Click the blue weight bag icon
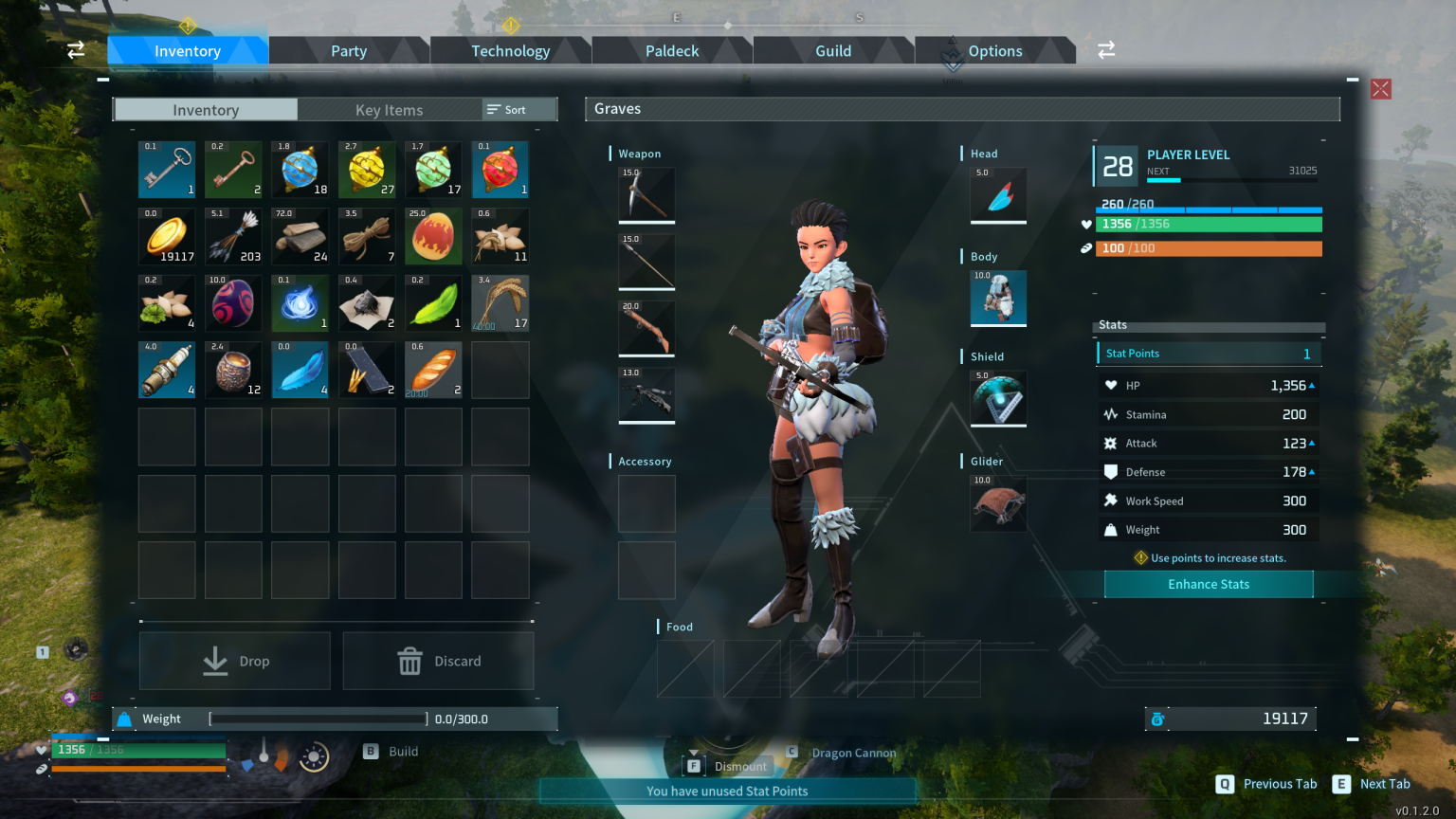This screenshot has width=1456, height=819. click(124, 719)
